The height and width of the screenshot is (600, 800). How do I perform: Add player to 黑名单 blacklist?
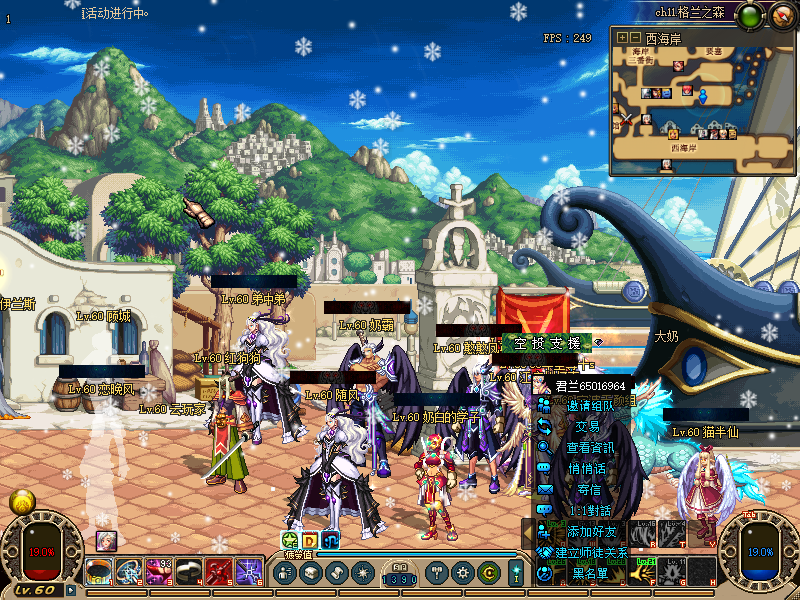point(591,574)
